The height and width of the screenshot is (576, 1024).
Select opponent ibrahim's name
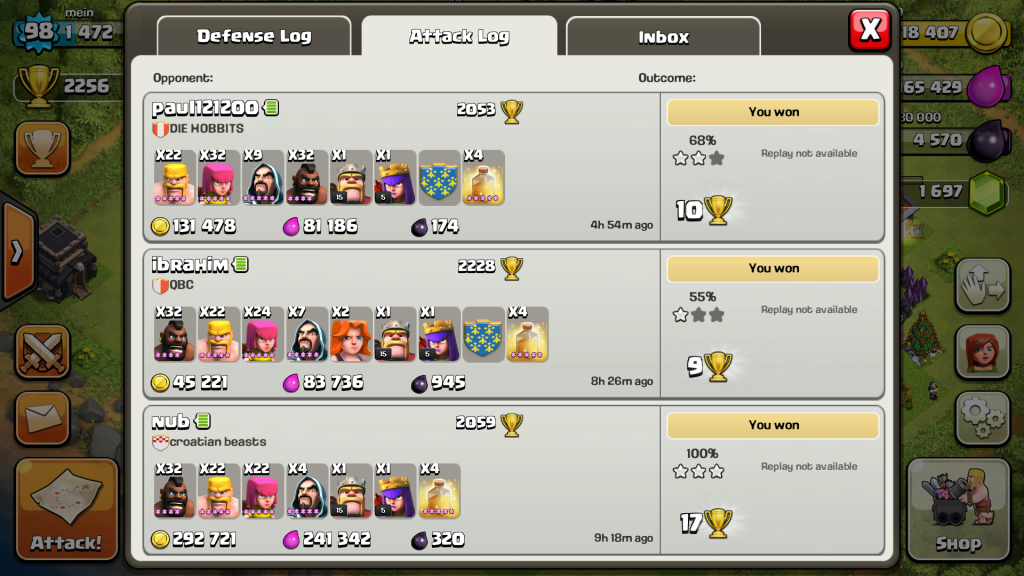coord(190,265)
